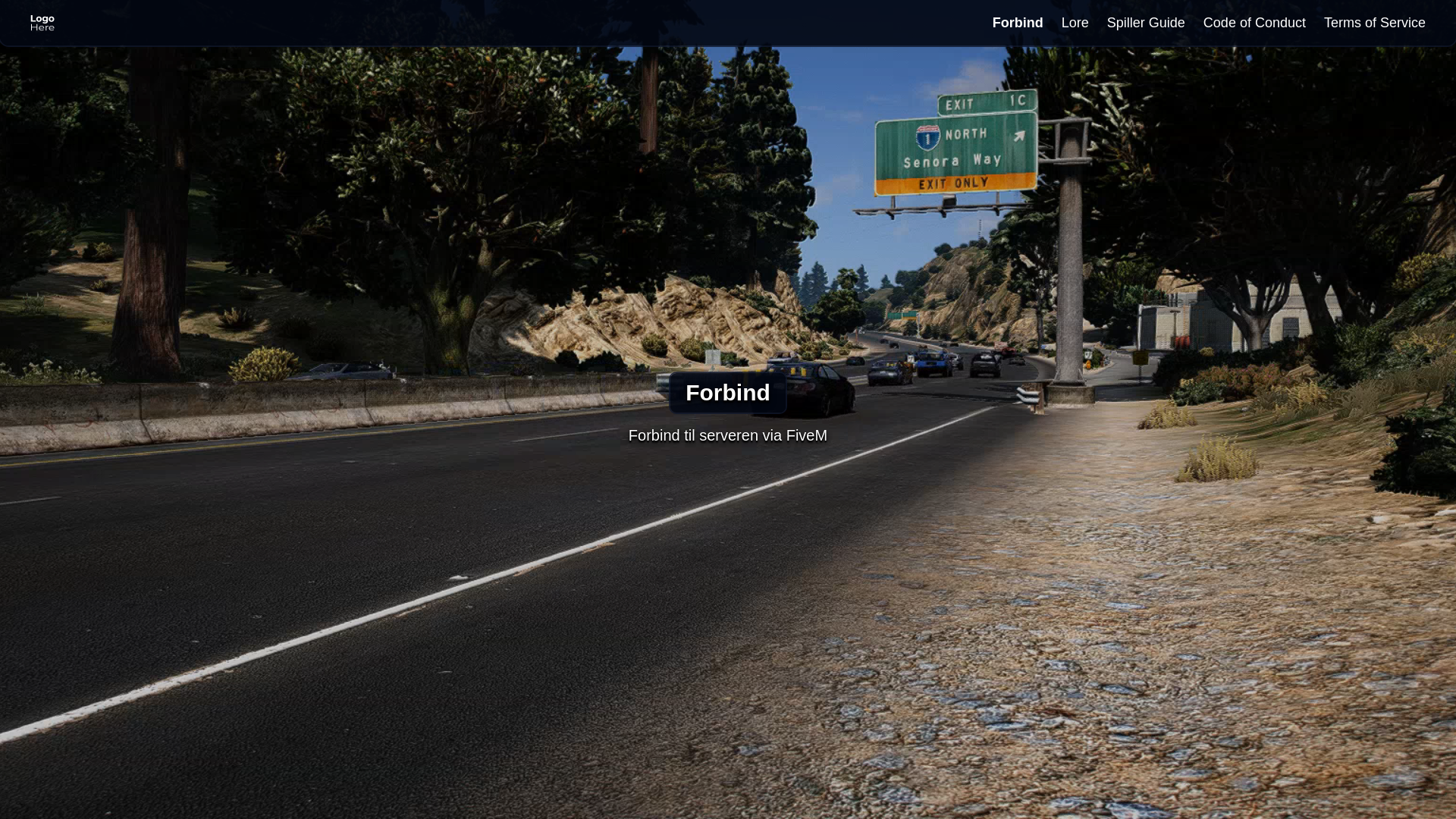Click the Logo Here site logo
The width and height of the screenshot is (1456, 819).
click(42, 23)
